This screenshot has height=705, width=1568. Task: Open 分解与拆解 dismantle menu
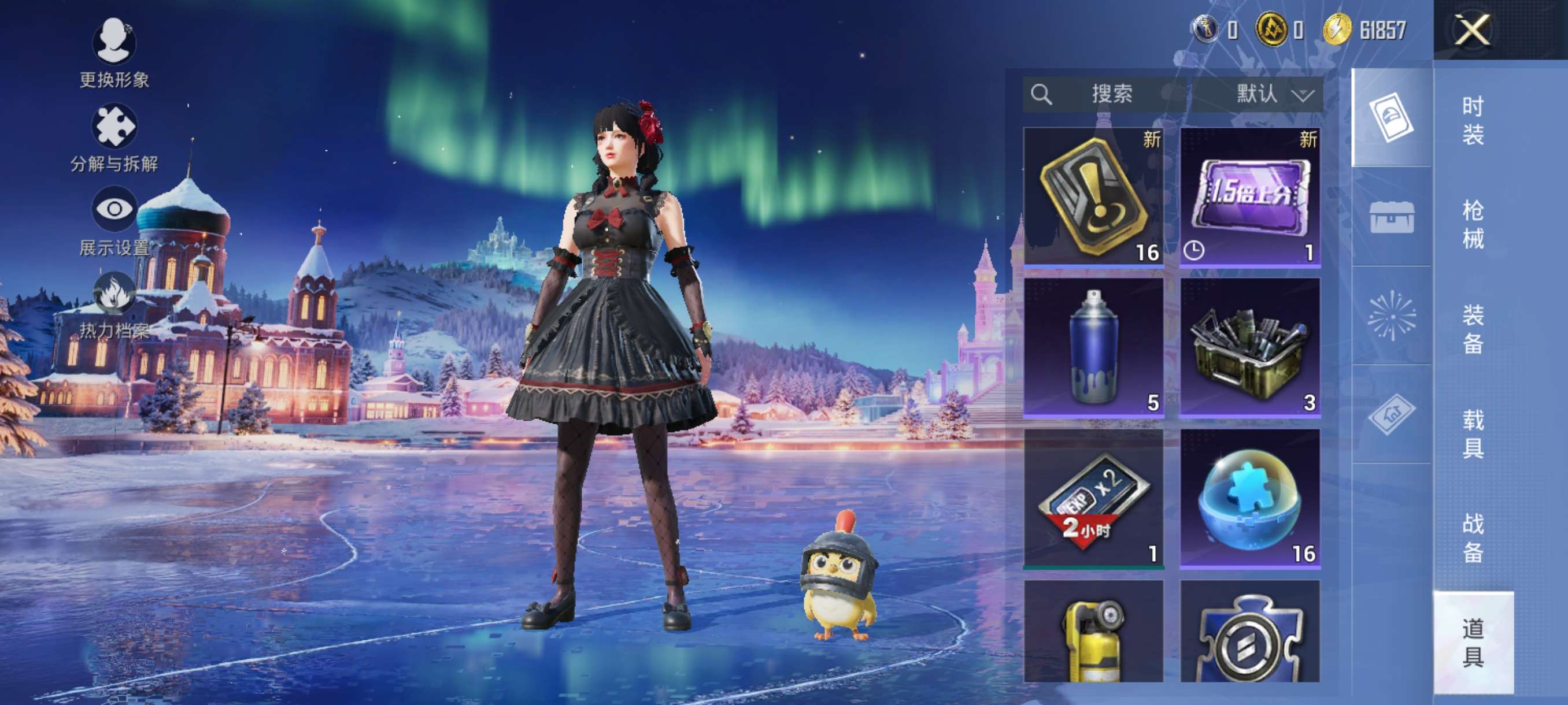[x=114, y=138]
